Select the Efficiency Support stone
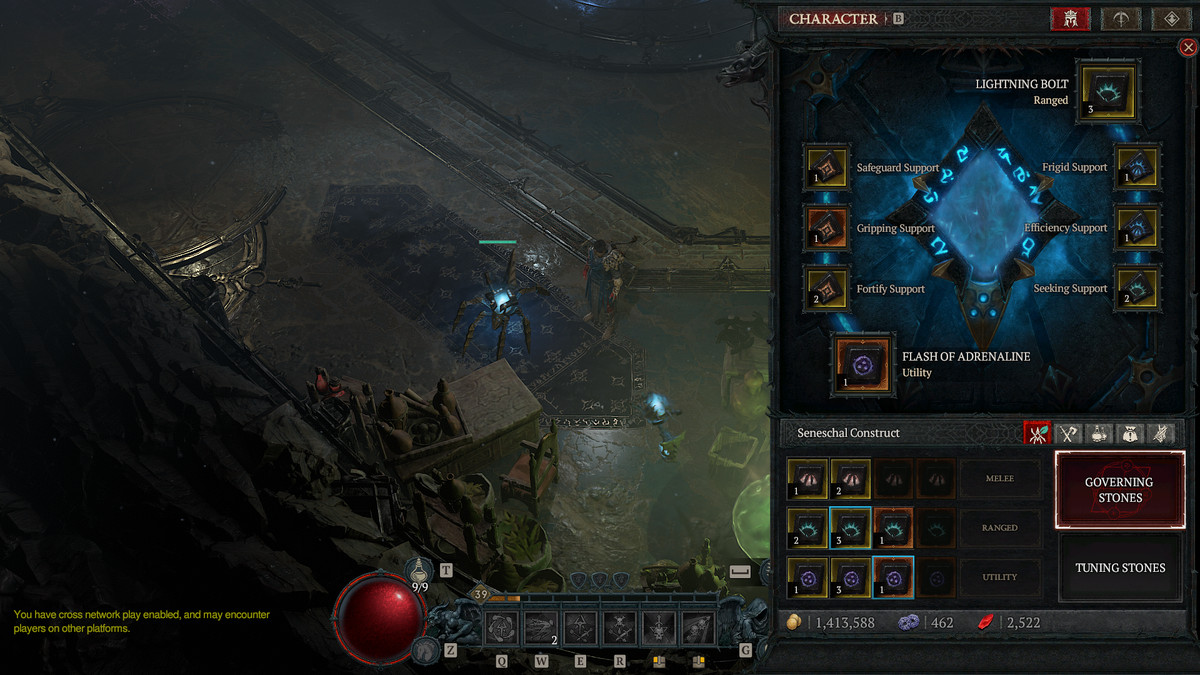1200x675 pixels. pyautogui.click(x=1136, y=229)
